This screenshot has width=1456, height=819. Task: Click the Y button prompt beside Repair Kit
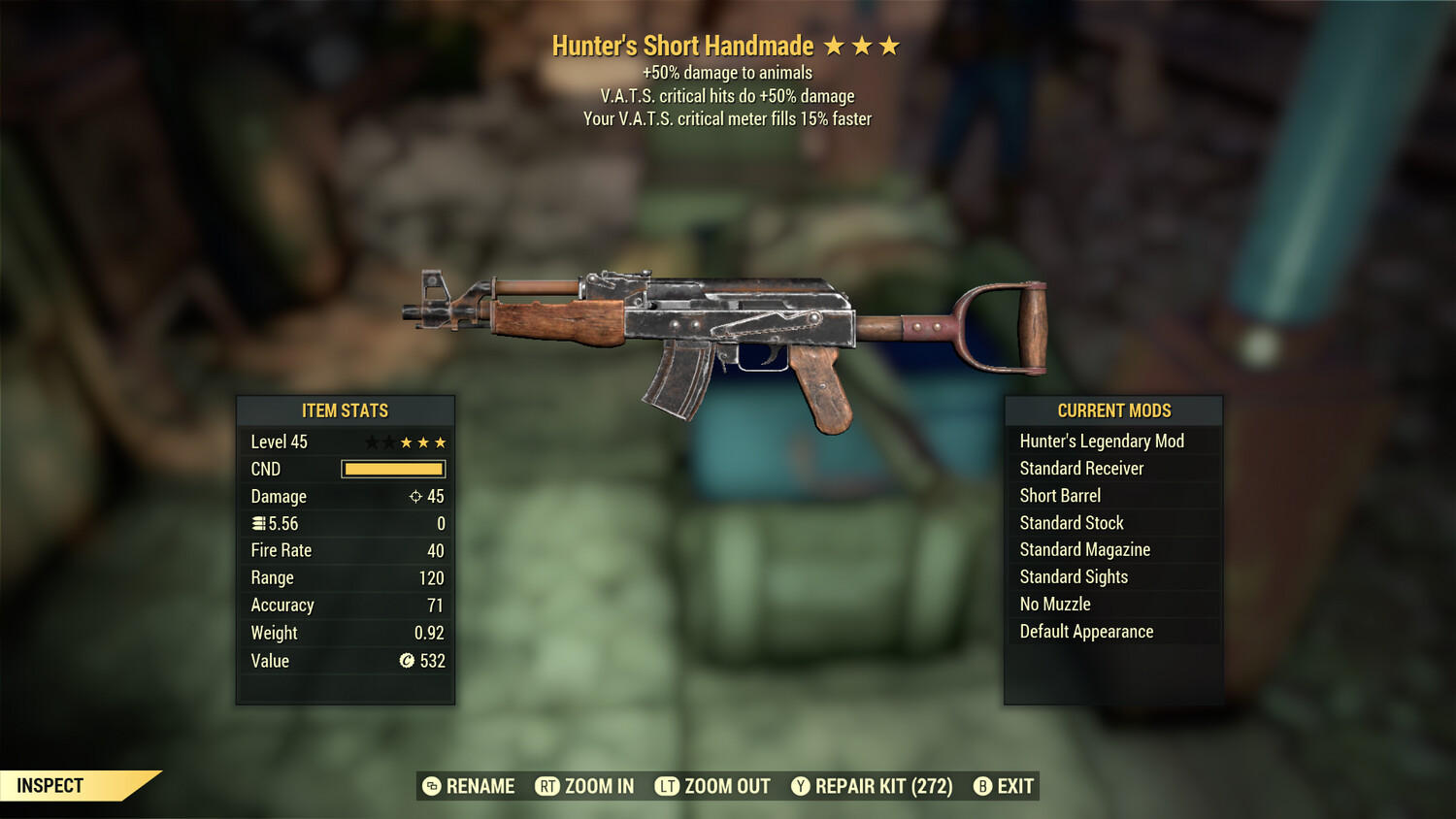coord(803,787)
